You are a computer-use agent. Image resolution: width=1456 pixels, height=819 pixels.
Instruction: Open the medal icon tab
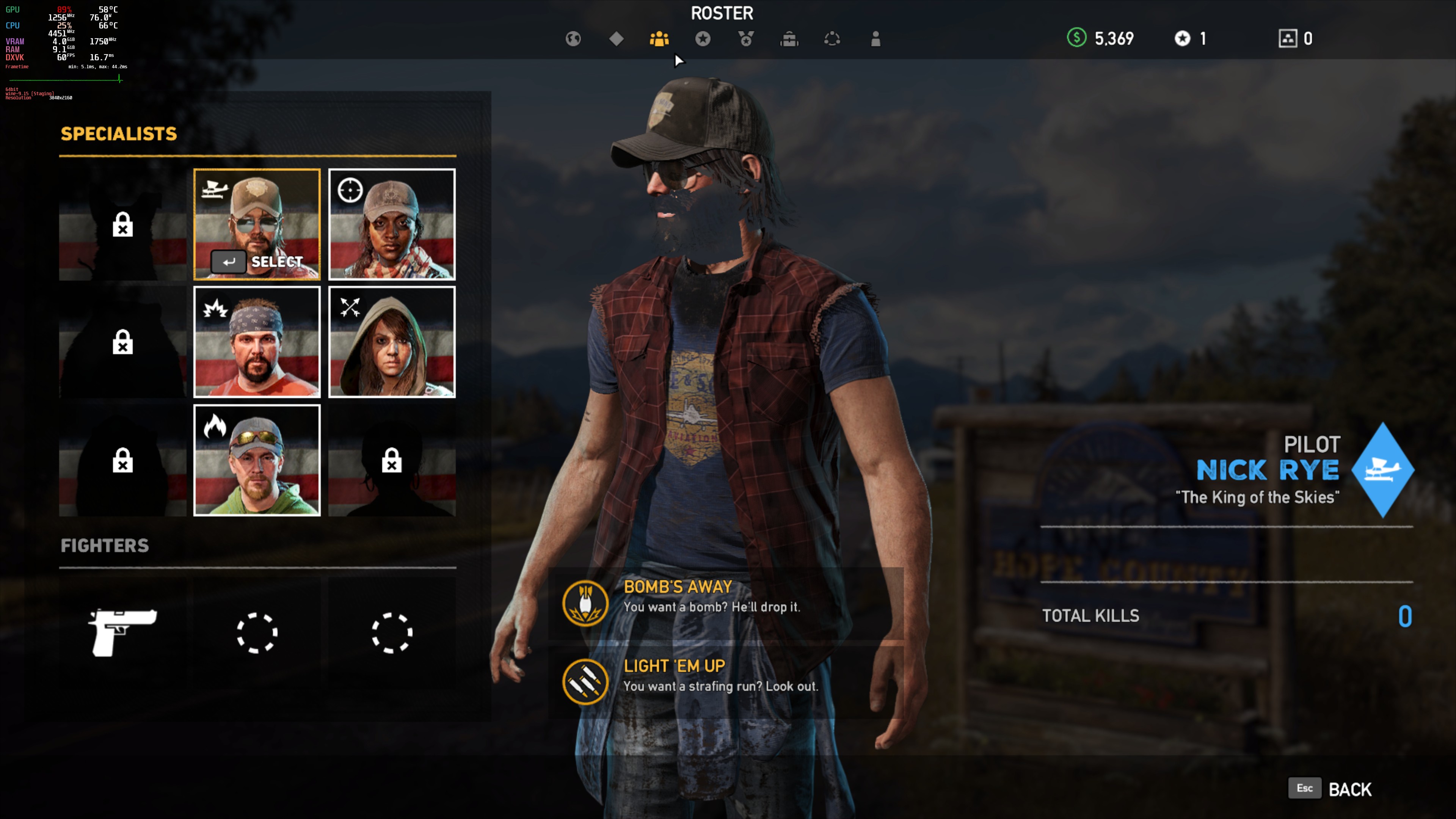pyautogui.click(x=745, y=38)
